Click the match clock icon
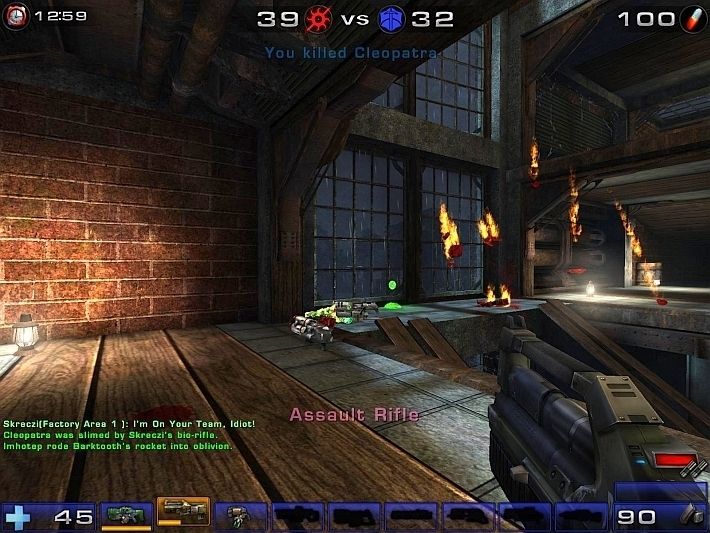This screenshot has width=710, height=533. (17, 17)
